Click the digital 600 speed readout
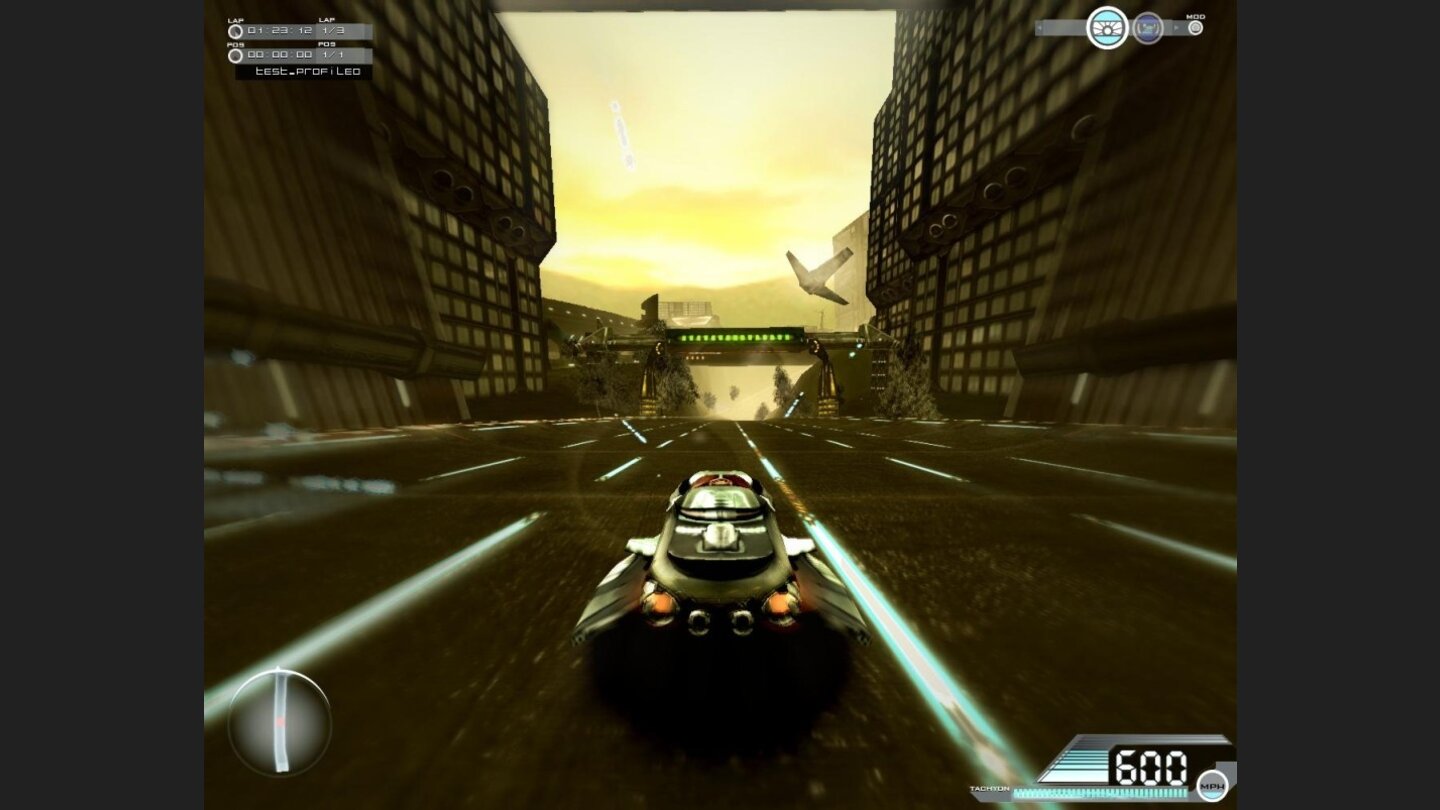The height and width of the screenshot is (810, 1440). [1150, 765]
